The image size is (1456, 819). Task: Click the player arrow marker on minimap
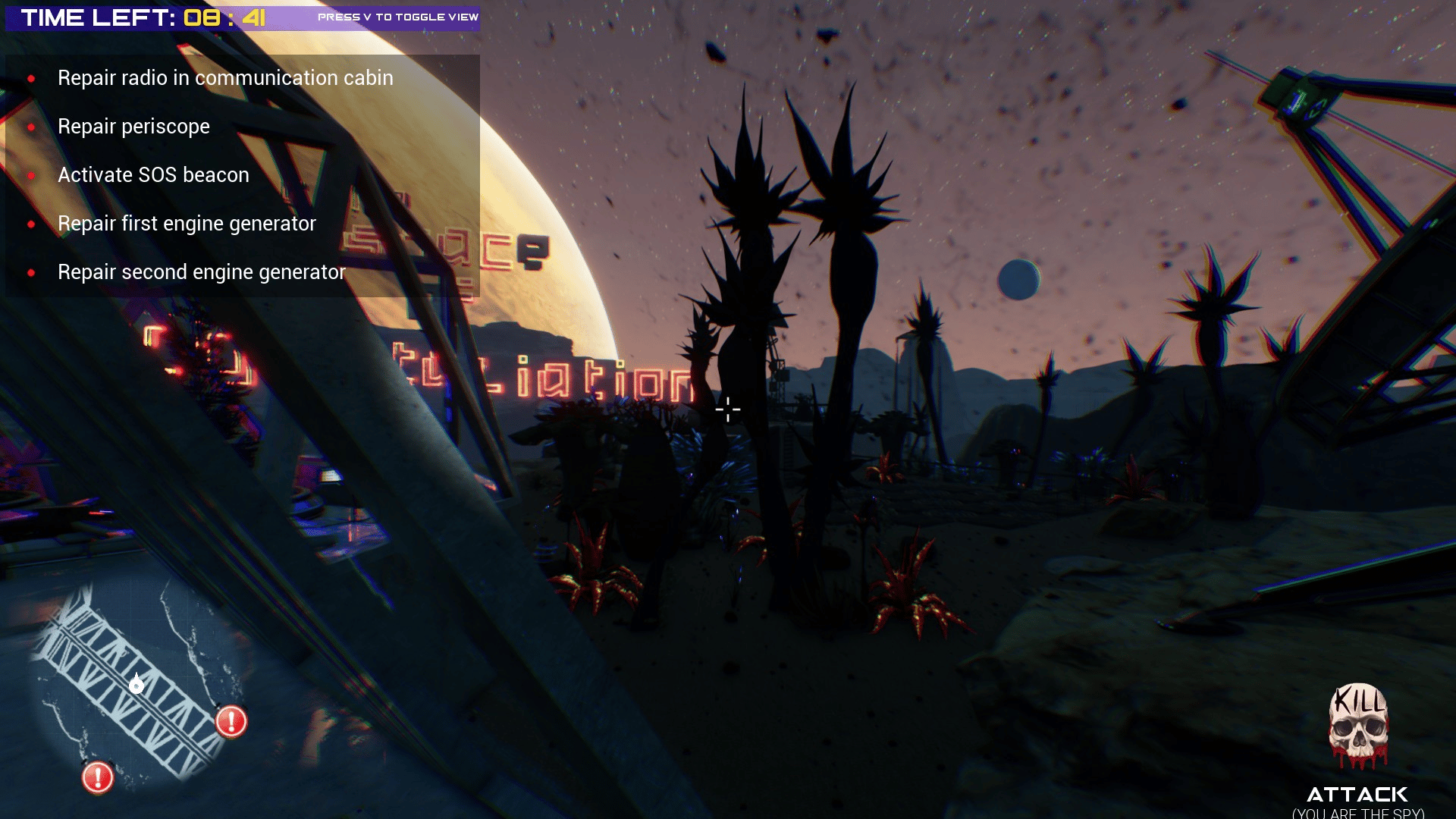pyautogui.click(x=136, y=685)
